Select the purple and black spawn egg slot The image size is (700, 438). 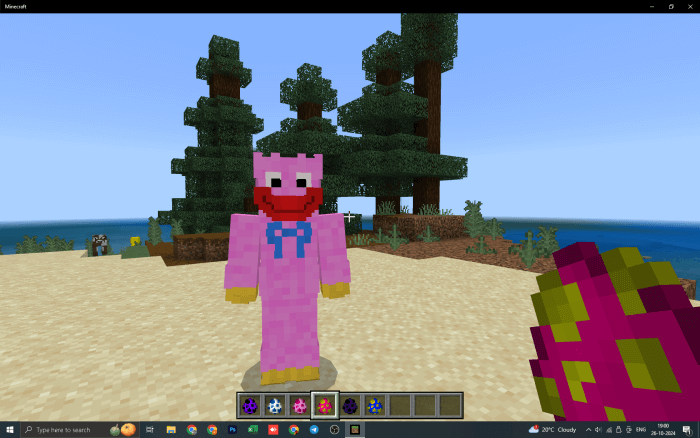click(x=249, y=405)
